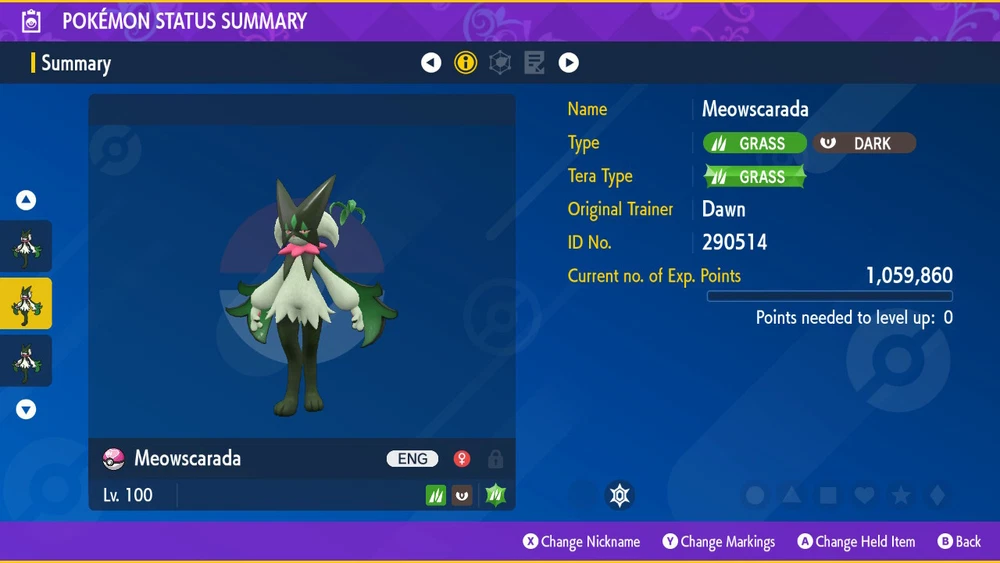Image resolution: width=1000 pixels, height=563 pixels.
Task: Go to the next summary page arrow
Action: pos(569,63)
